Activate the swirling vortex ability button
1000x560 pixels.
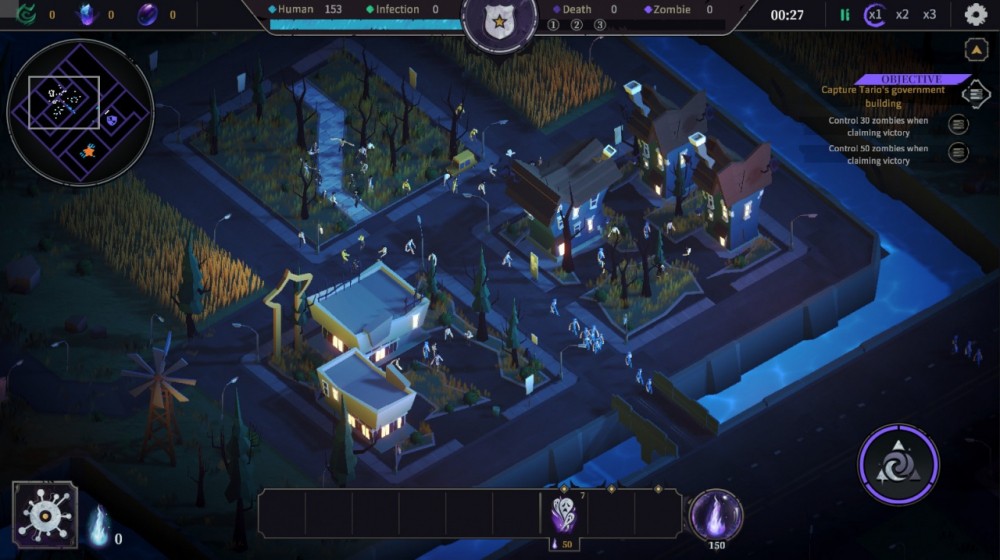tap(898, 464)
